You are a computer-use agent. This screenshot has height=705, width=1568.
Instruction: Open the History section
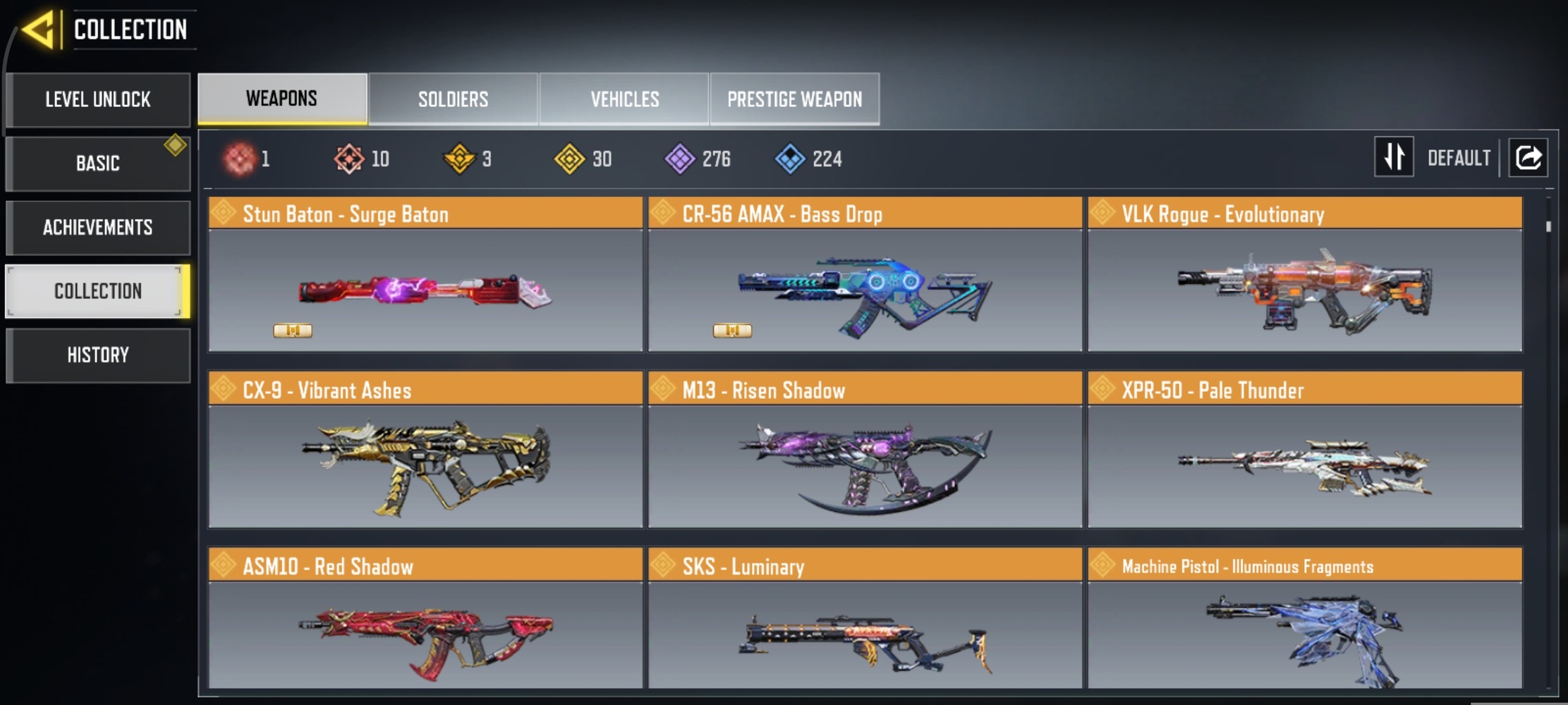[98, 355]
